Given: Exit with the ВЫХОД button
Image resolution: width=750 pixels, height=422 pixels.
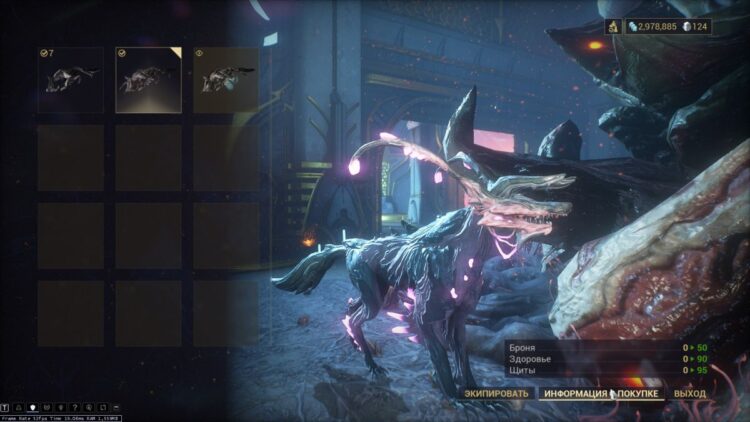Looking at the screenshot, I should (x=689, y=394).
